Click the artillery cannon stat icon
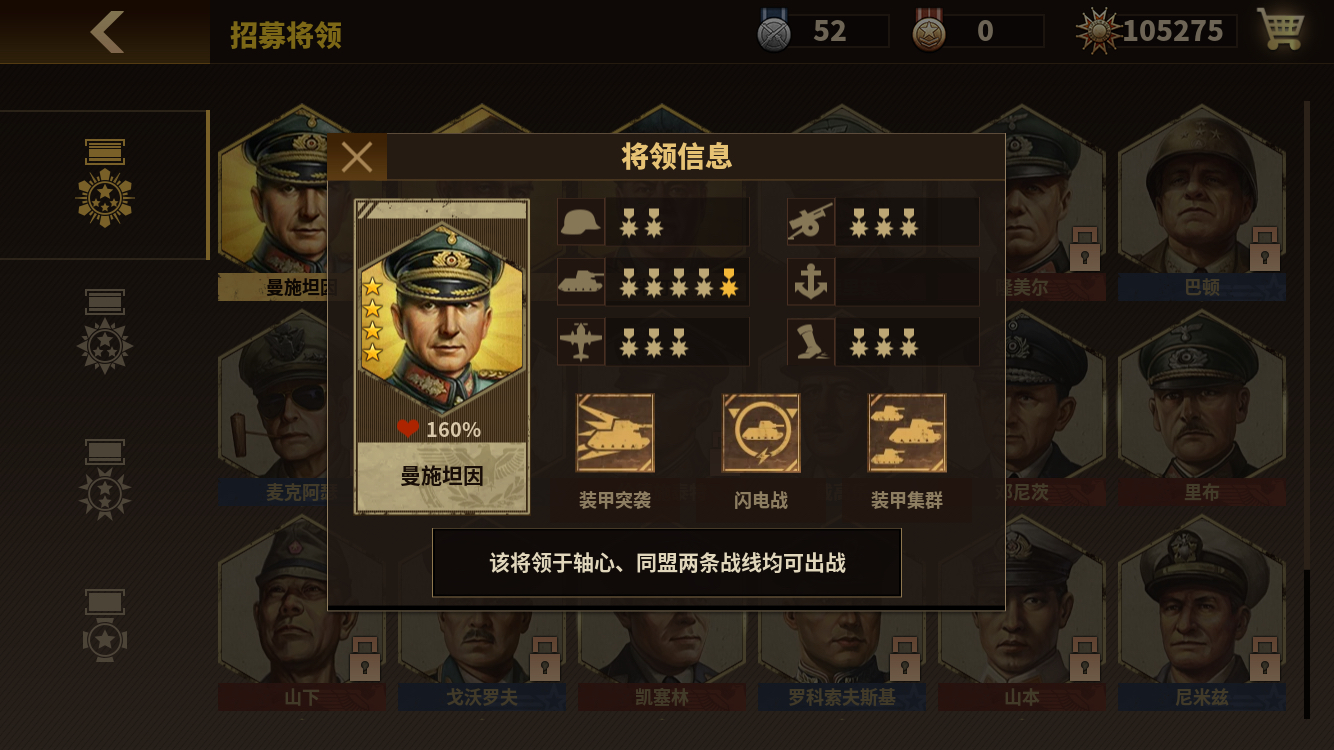This screenshot has height=750, width=1334. (x=810, y=222)
